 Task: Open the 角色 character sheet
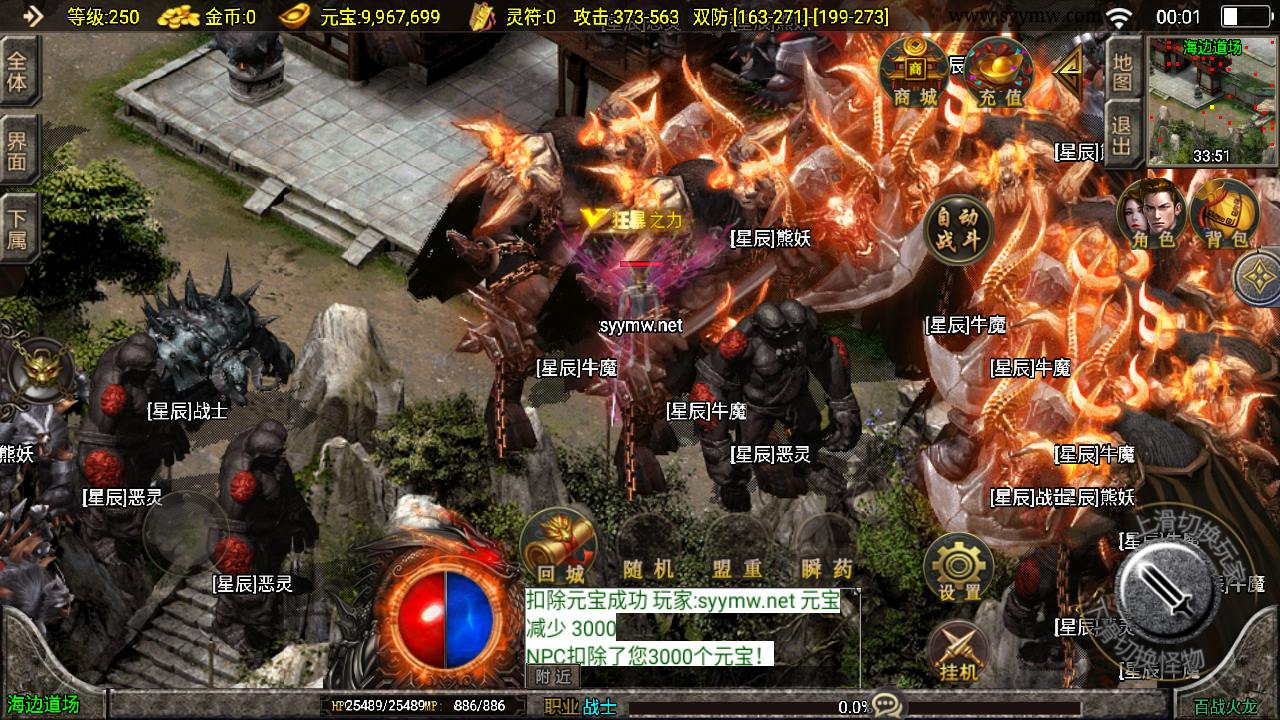click(x=1152, y=213)
